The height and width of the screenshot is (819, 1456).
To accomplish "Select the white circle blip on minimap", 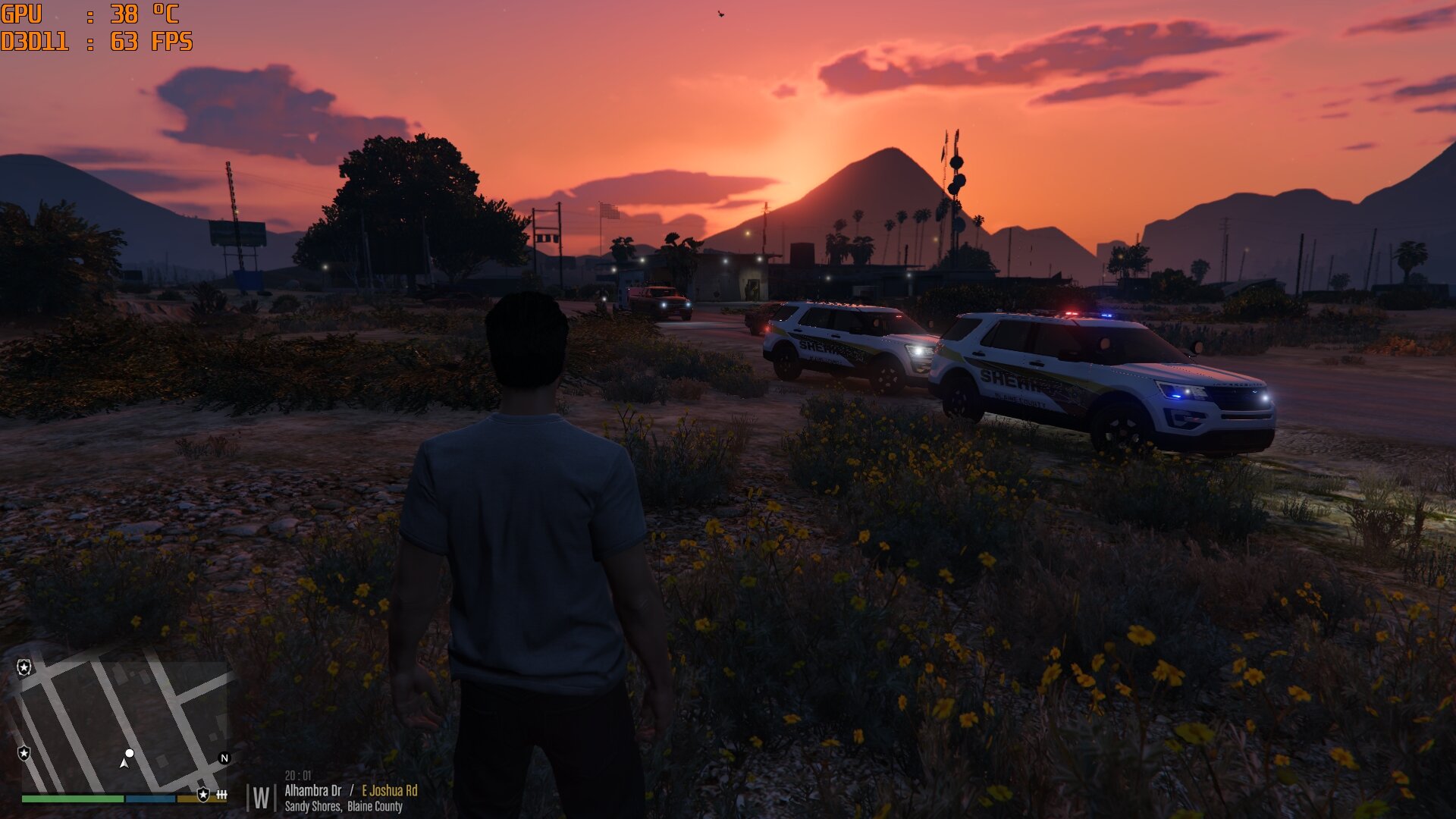I will pos(130,753).
